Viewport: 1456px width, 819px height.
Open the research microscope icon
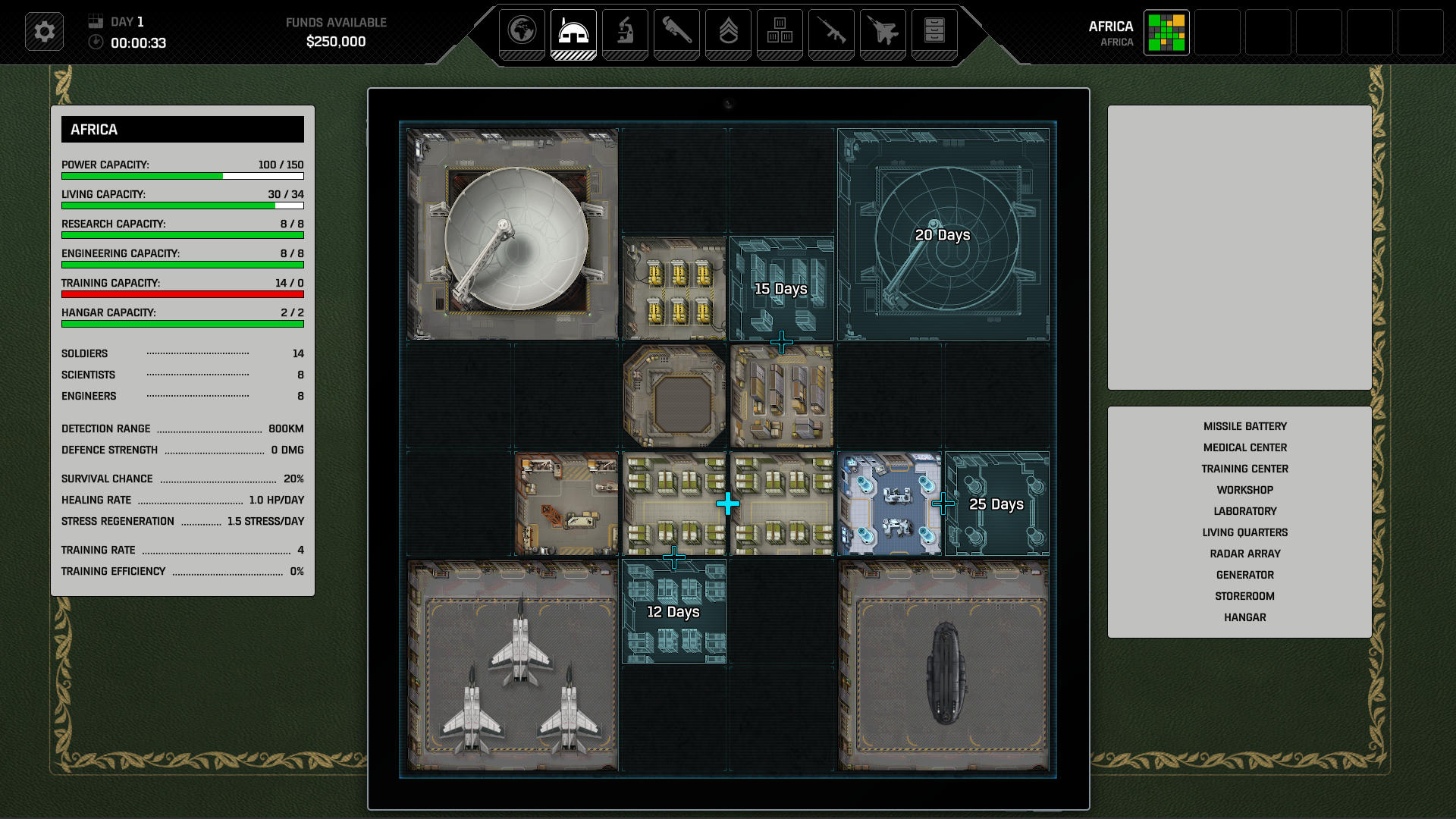pos(625,33)
